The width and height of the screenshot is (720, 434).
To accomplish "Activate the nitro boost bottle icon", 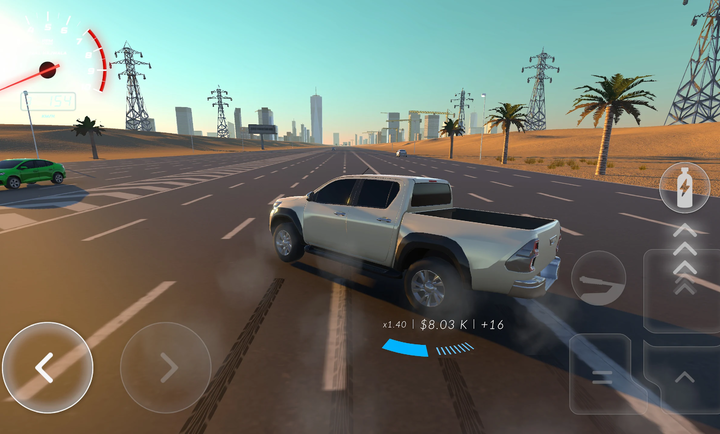I will (685, 187).
